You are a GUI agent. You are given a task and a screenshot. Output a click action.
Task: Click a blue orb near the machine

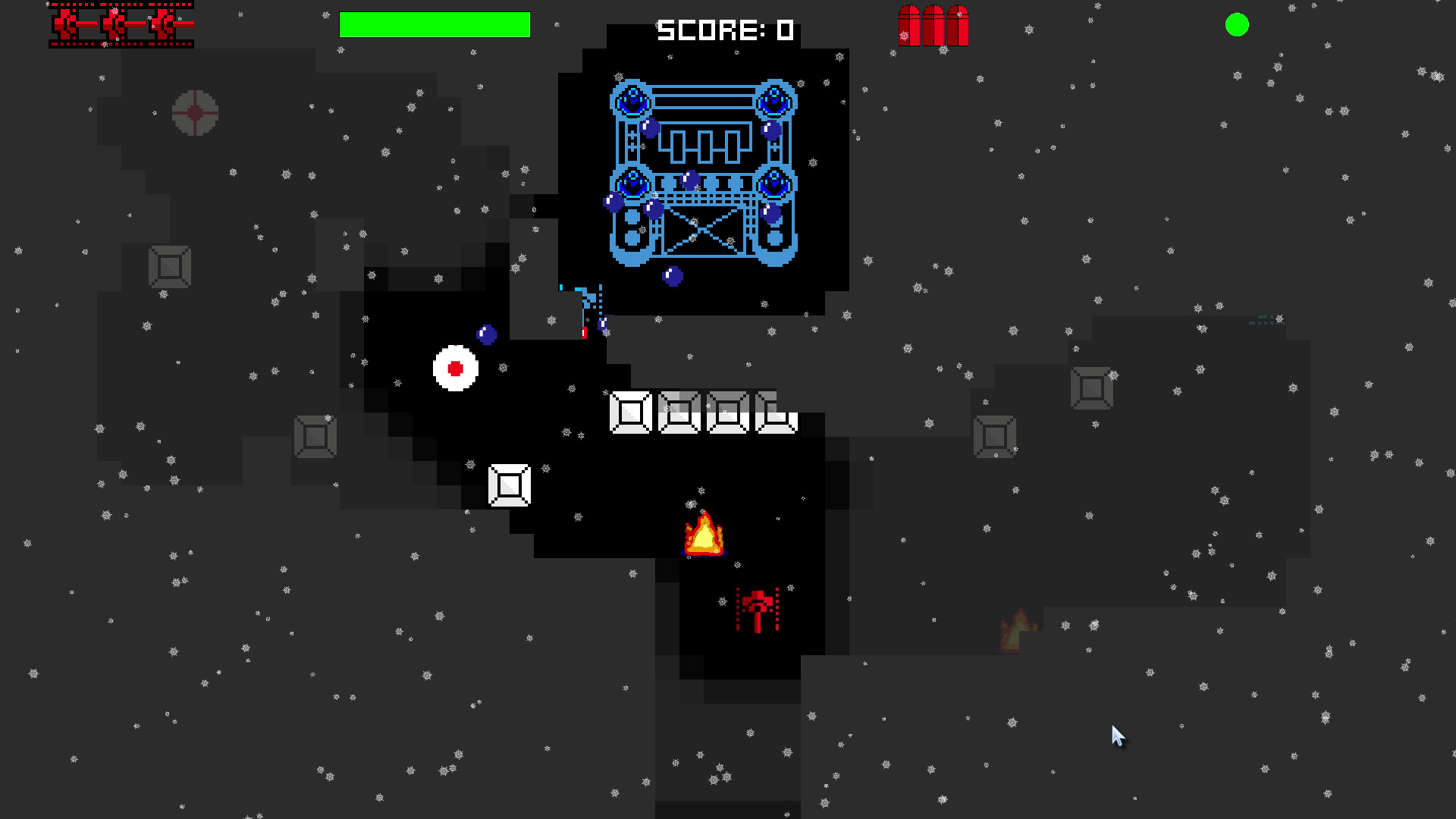point(673,278)
